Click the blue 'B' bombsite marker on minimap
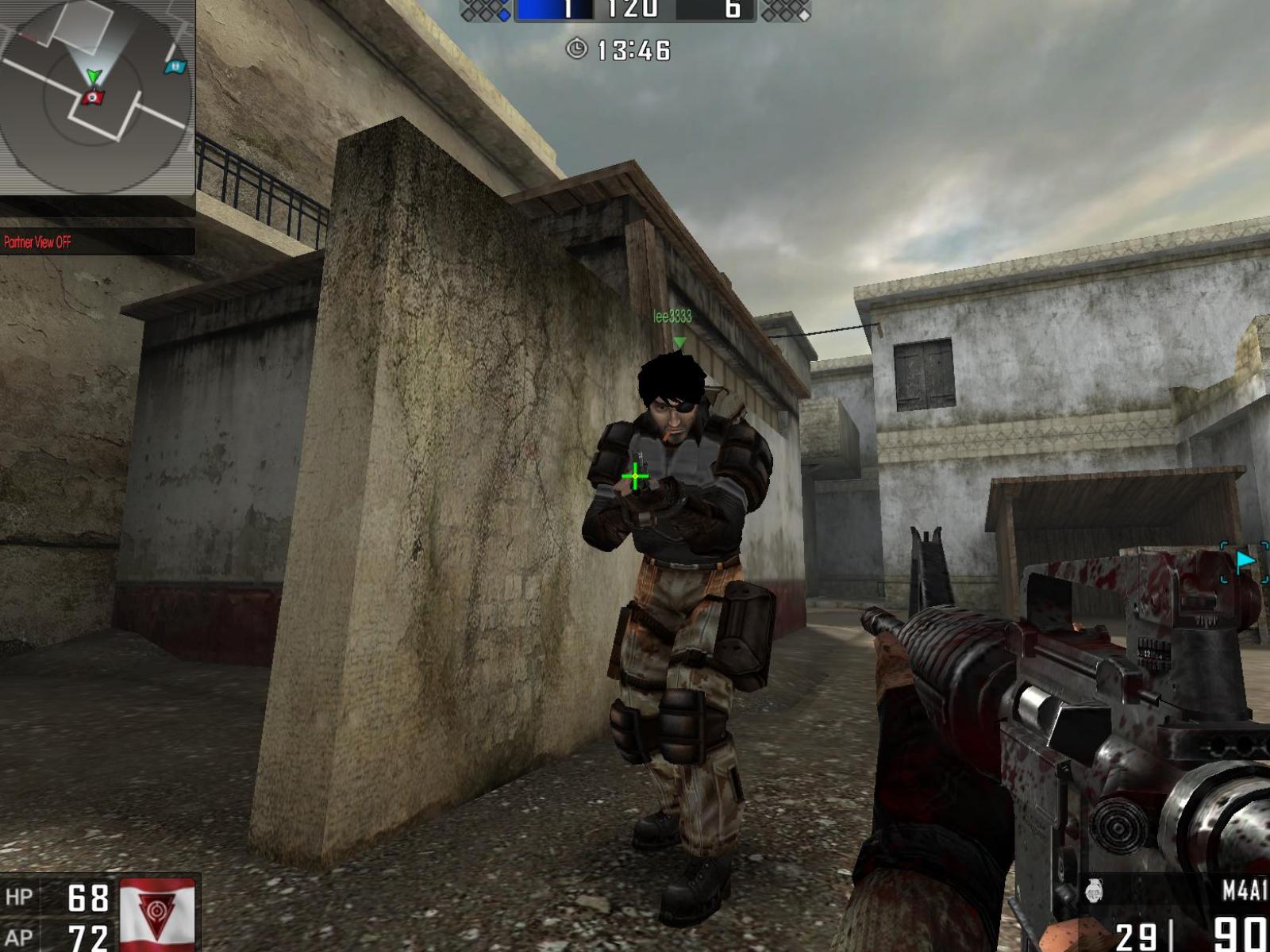 point(175,67)
